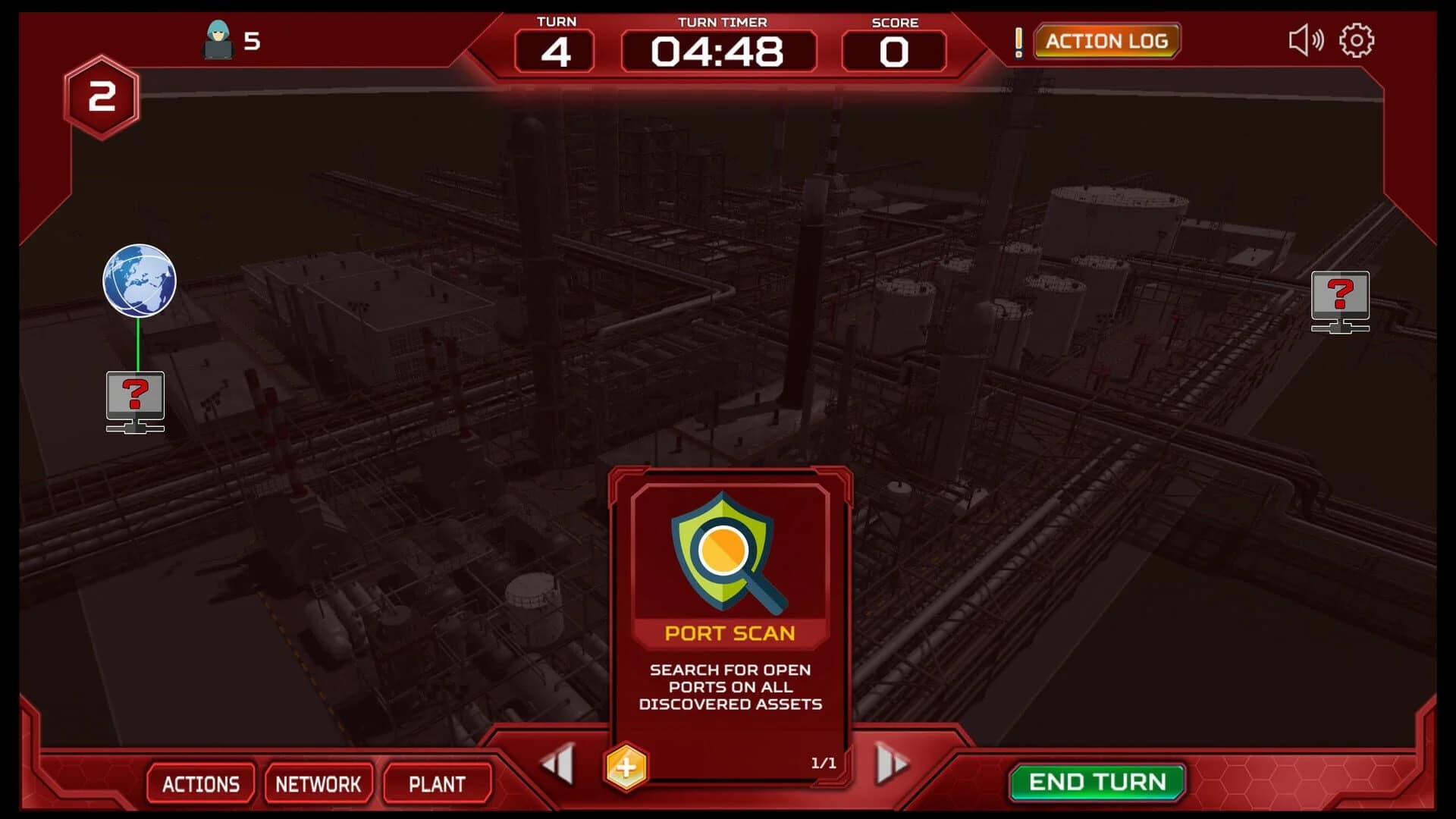Switch to the NETWORK tab
1456x819 pixels.
[318, 784]
